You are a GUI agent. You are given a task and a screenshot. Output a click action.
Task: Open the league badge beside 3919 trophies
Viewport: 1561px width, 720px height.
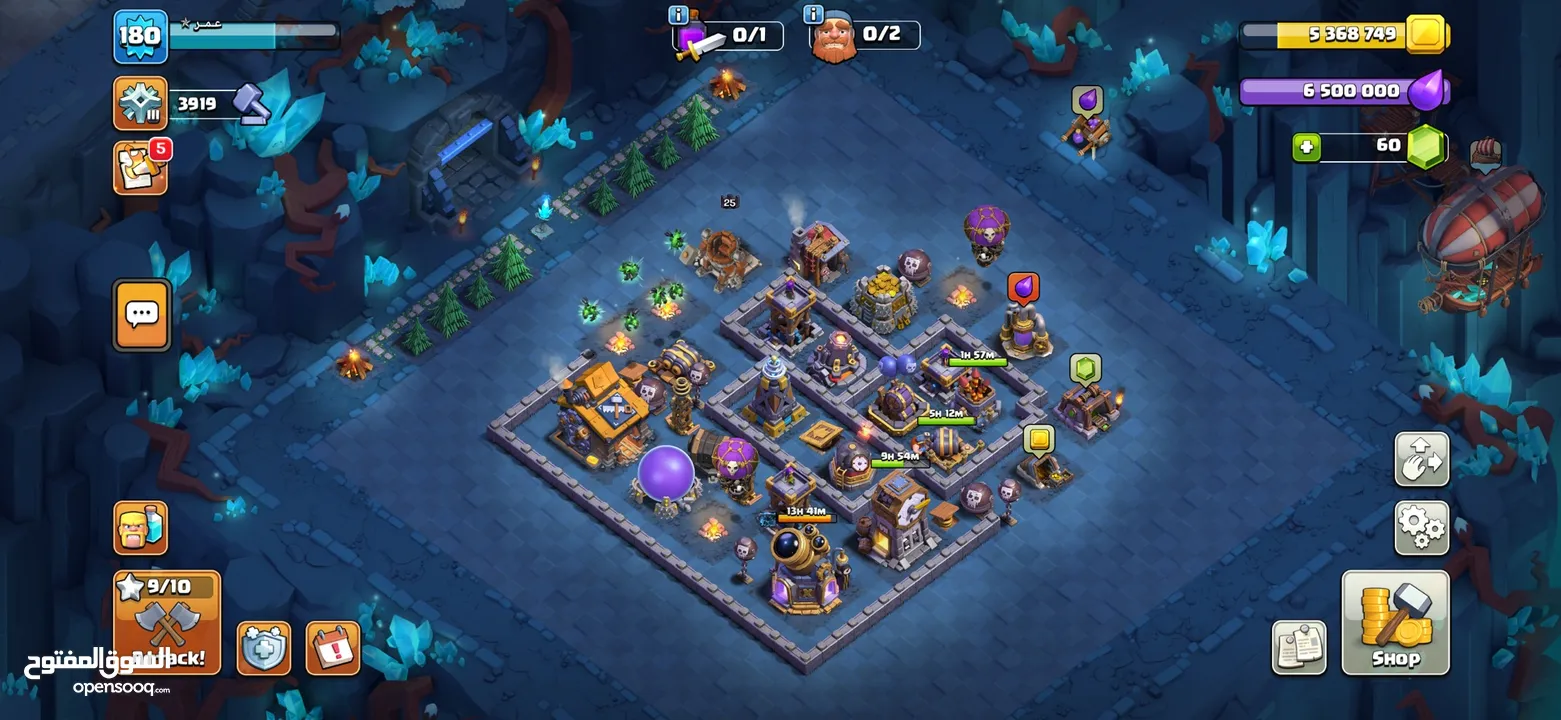(x=140, y=103)
